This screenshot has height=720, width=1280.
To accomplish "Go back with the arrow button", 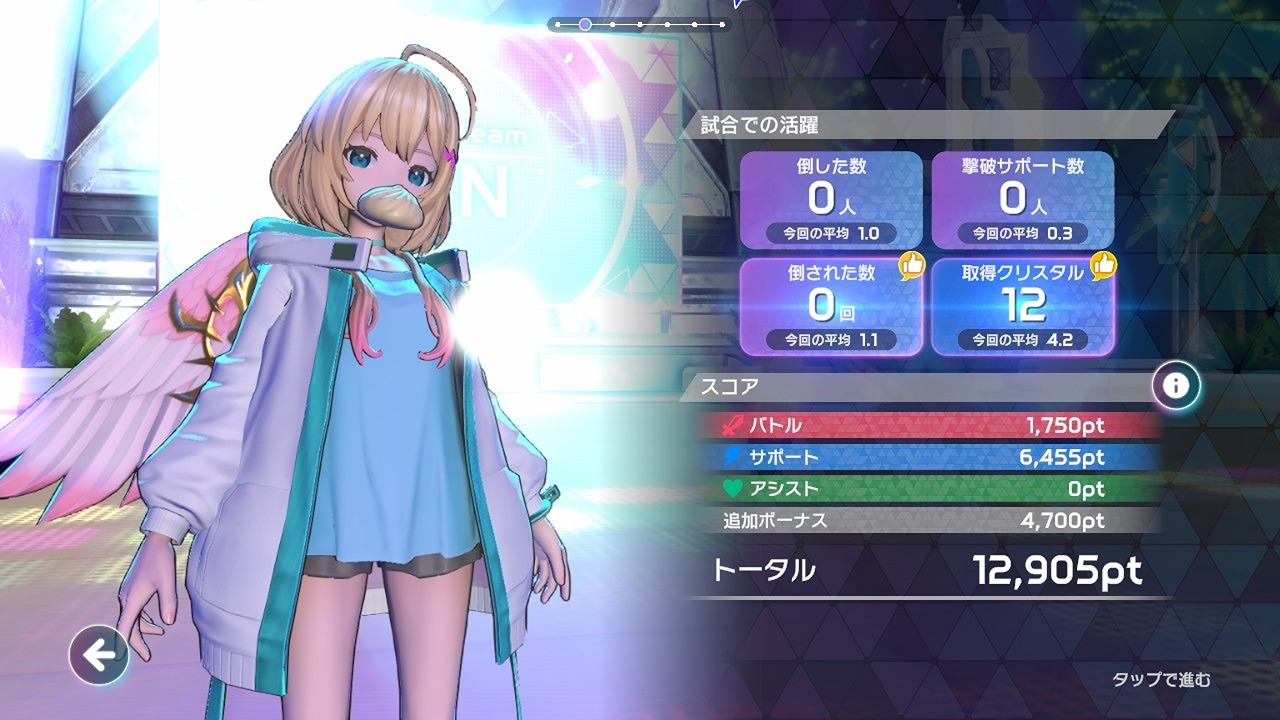I will (99, 655).
